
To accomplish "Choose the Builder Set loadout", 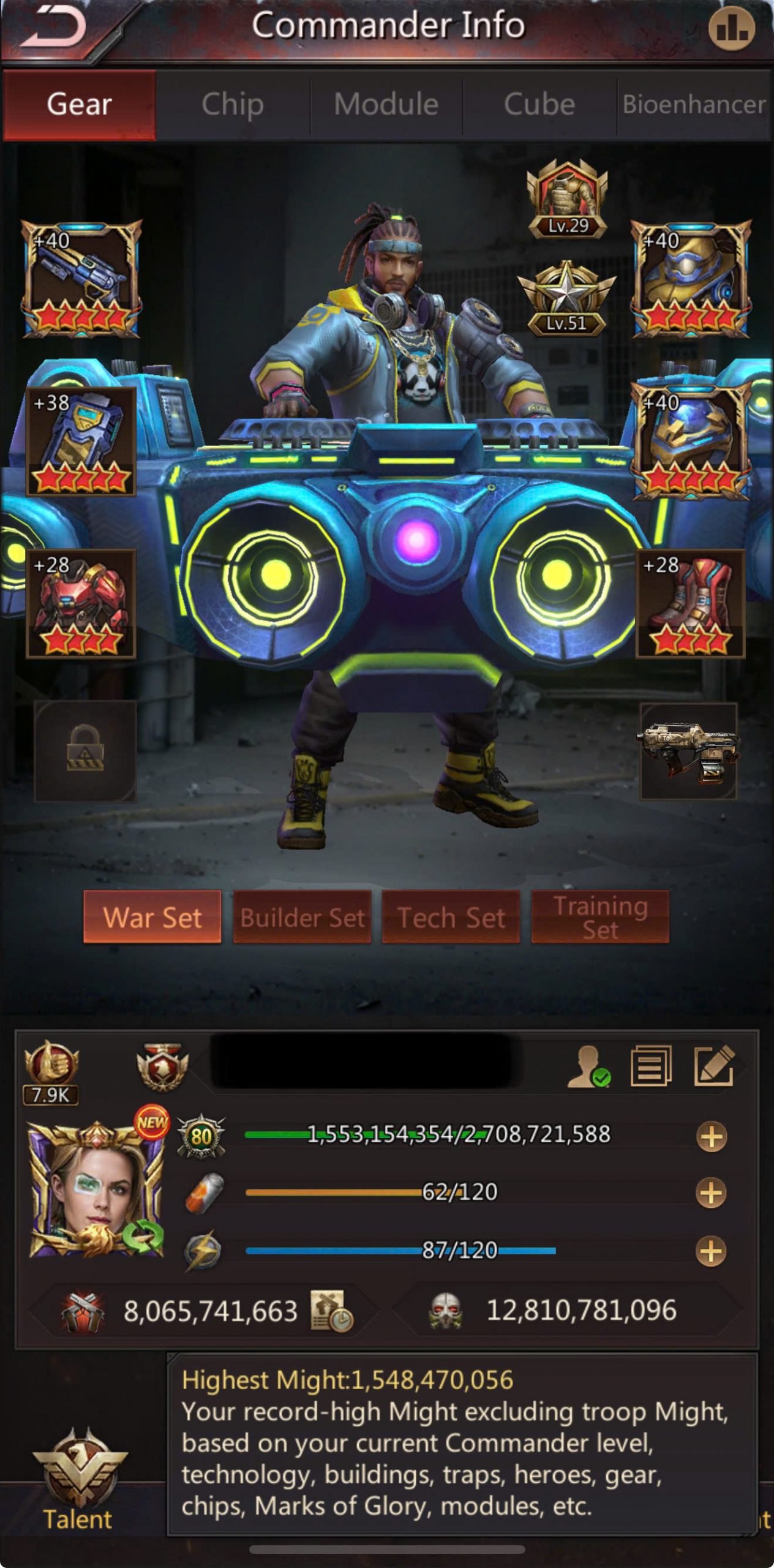I will (302, 917).
